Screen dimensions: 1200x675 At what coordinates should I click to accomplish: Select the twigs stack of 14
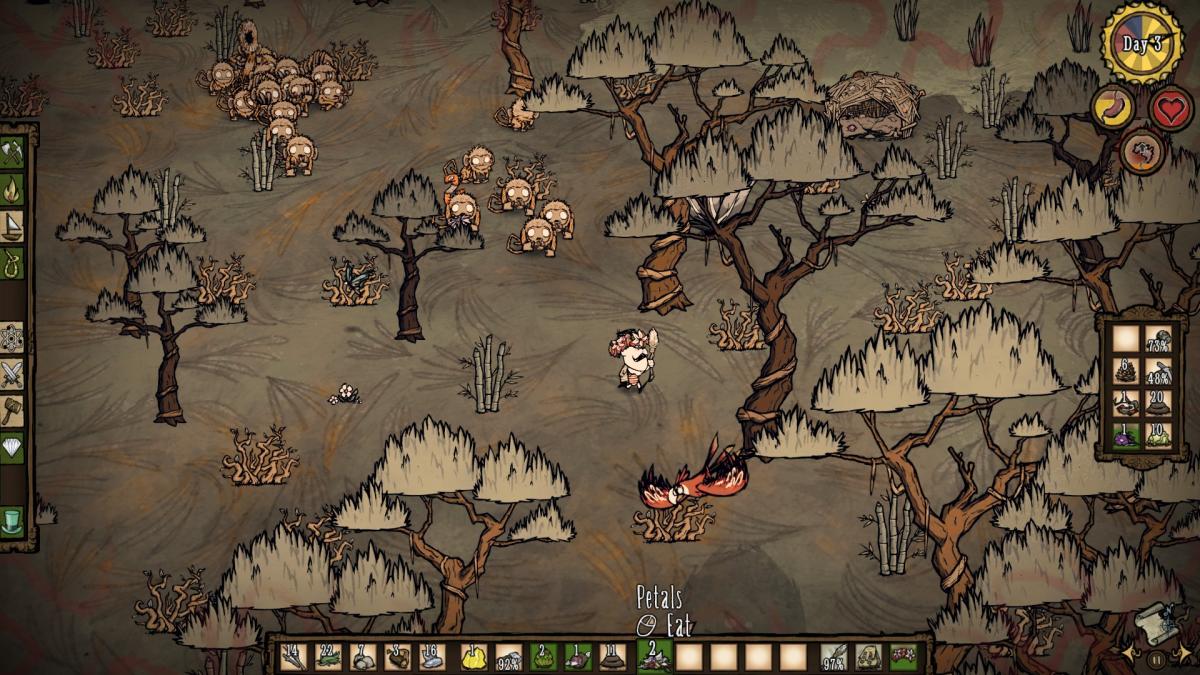point(293,656)
